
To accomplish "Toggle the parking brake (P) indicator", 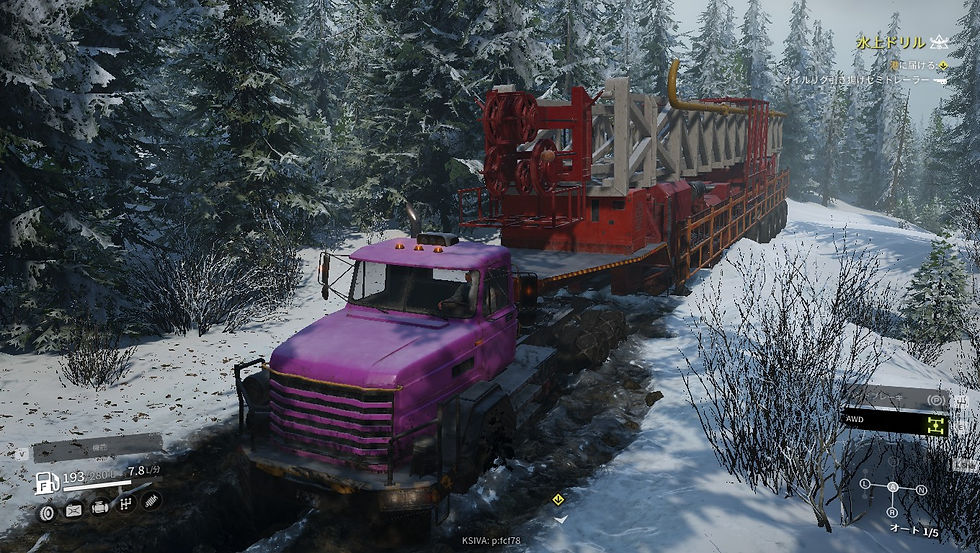I will (935, 399).
